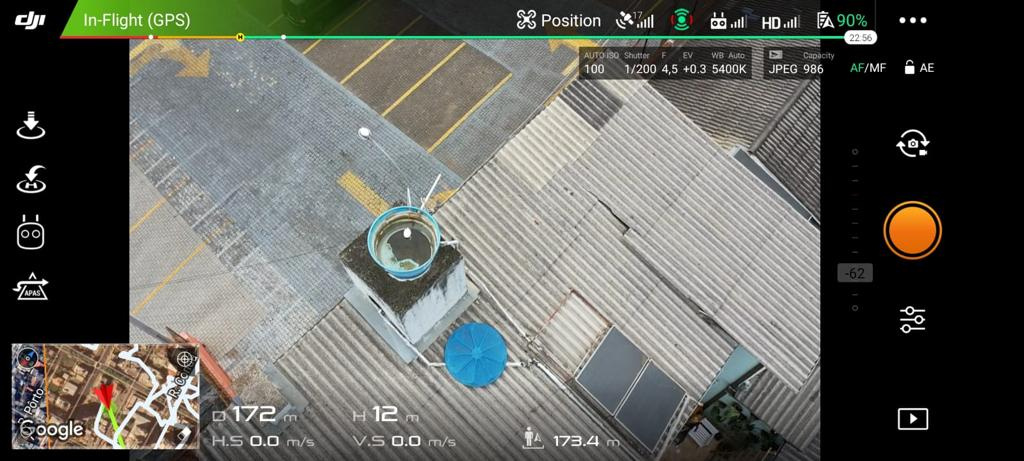
Task: Open the HD video transmission signal settings
Action: [x=780, y=21]
